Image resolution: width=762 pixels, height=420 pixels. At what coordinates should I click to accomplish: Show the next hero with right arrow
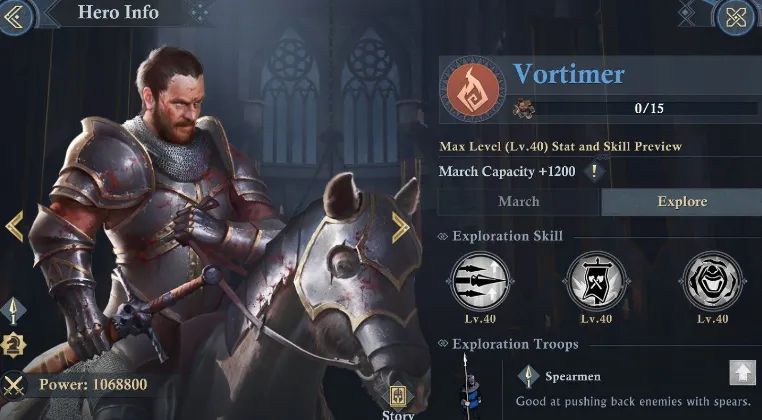(400, 227)
